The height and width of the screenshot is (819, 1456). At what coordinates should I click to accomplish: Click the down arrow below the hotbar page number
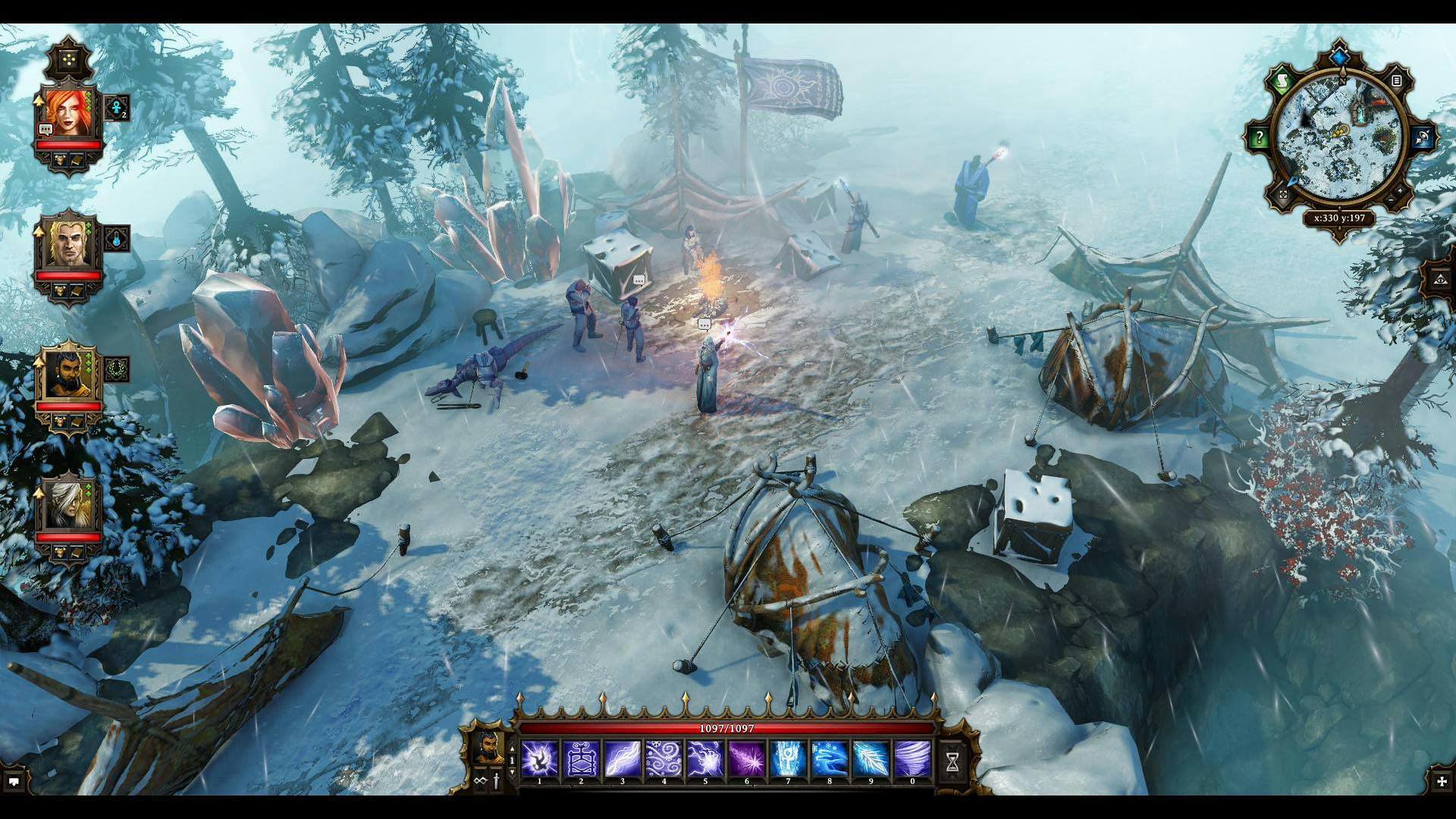[513, 773]
